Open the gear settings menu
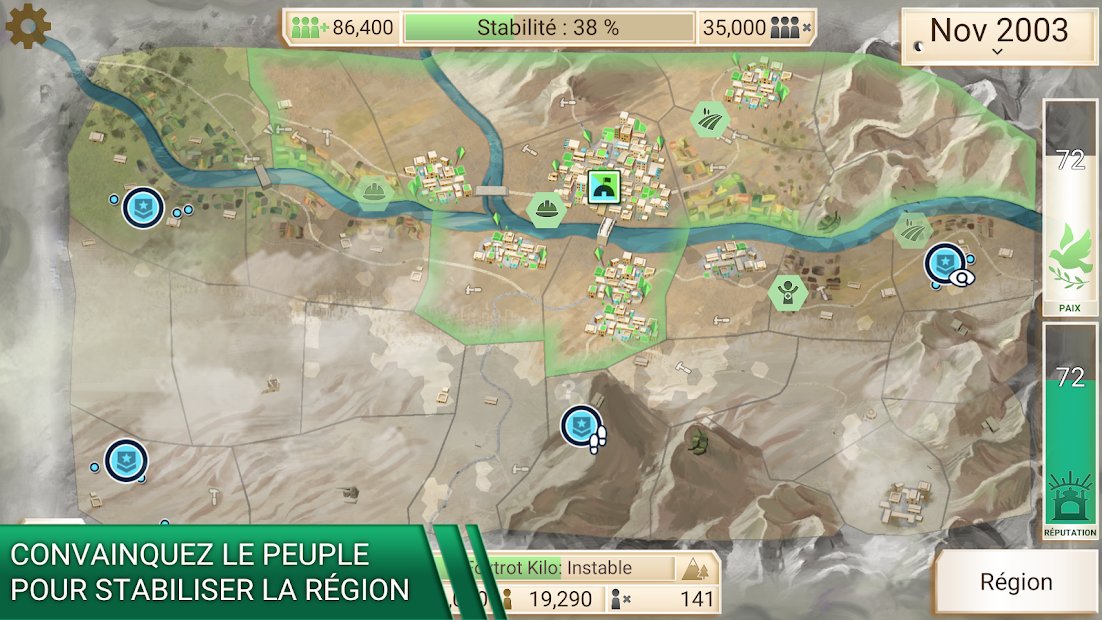 coord(28,27)
